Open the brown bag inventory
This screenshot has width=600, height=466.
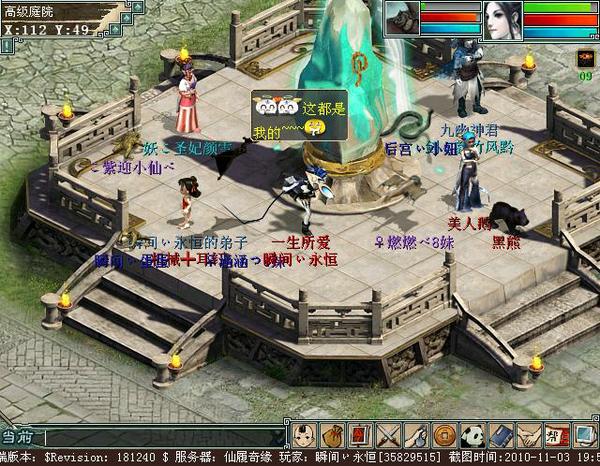pyautogui.click(x=334, y=435)
